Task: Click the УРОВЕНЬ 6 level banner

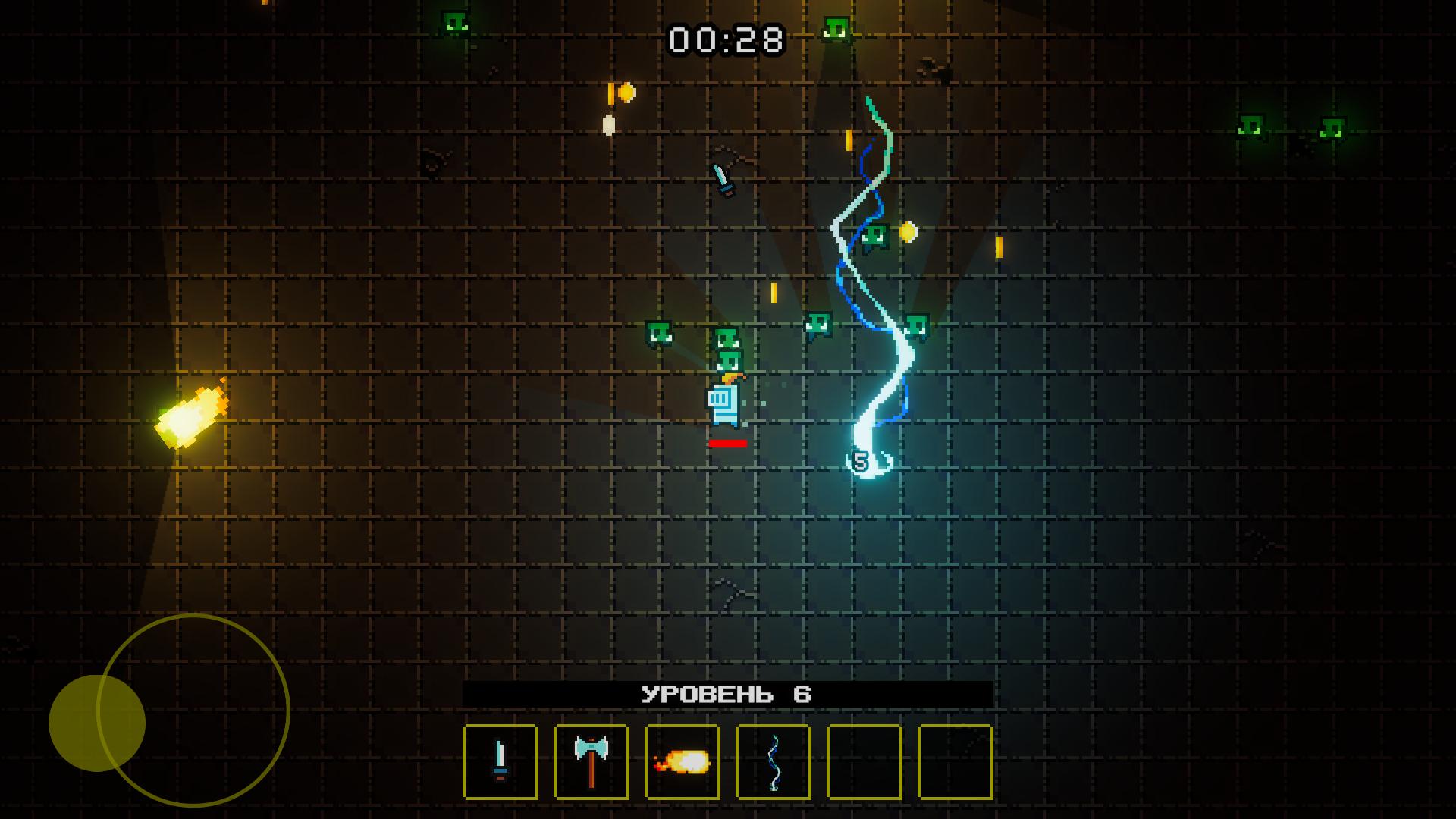Action: [726, 692]
